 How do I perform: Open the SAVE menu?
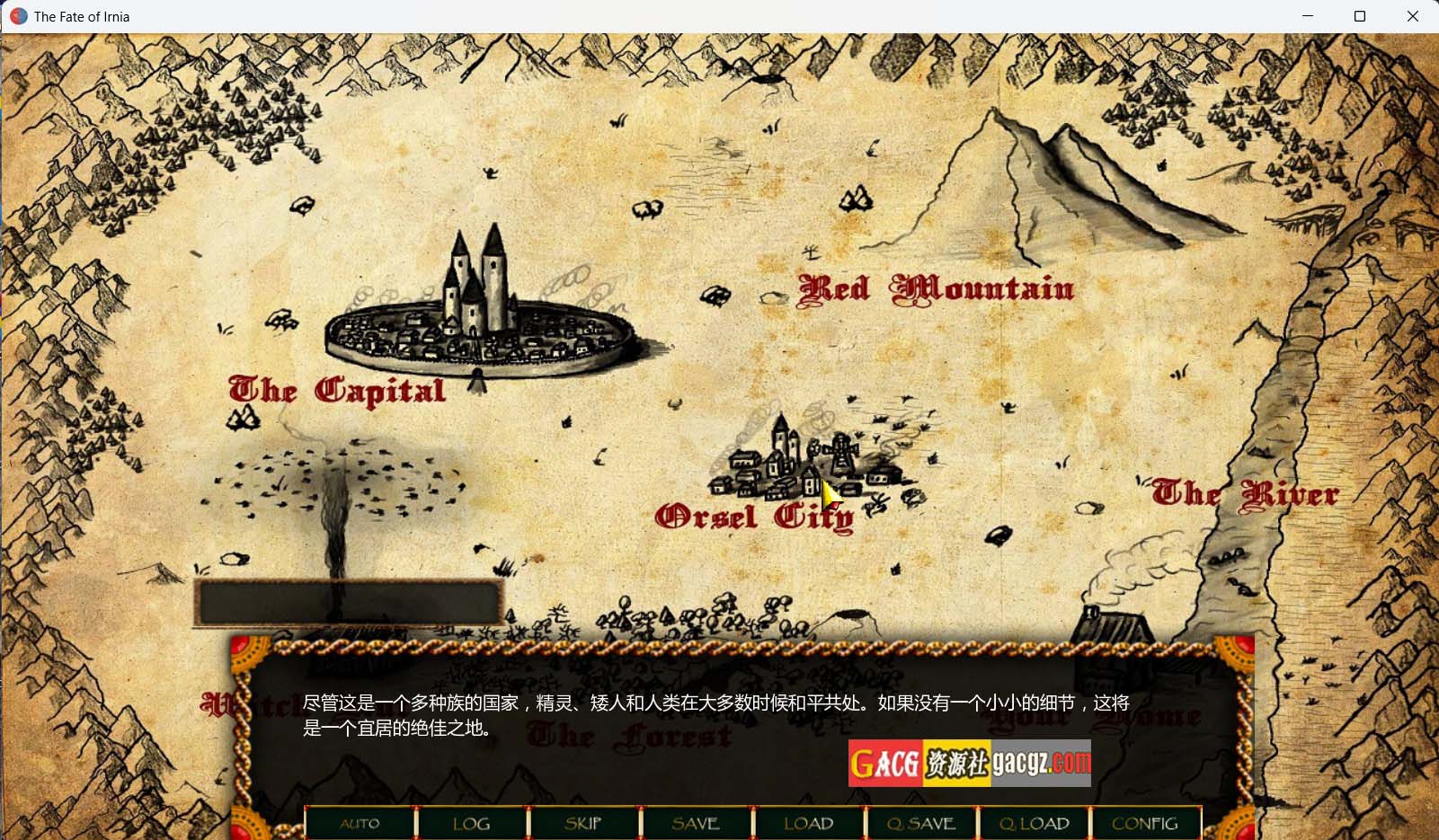click(696, 823)
